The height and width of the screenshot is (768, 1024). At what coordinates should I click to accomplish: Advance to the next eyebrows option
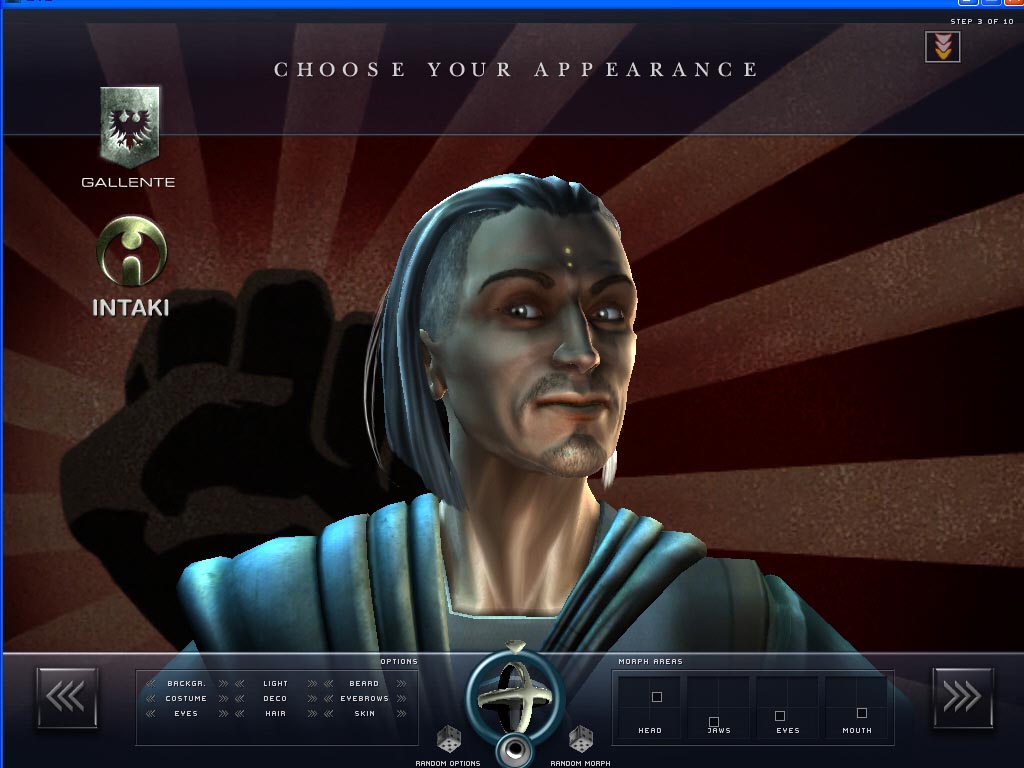click(402, 699)
